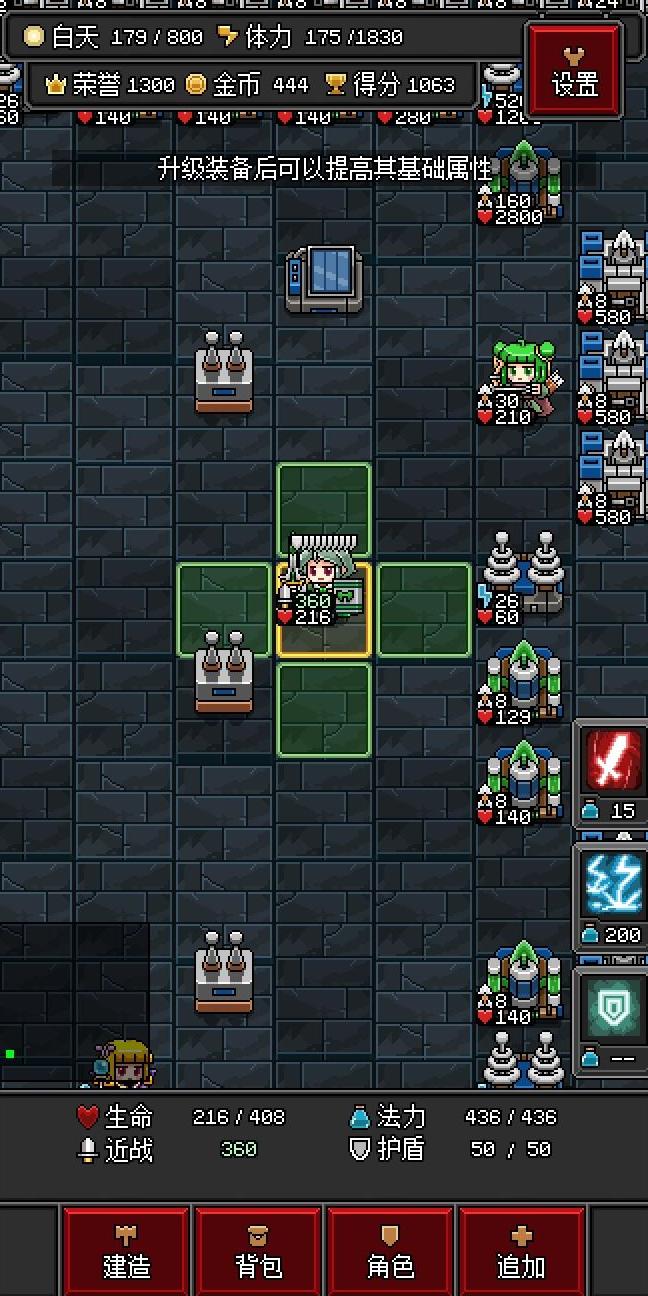Viewport: 648px width, 1296px height.
Task: Activate the red sword slash skill
Action: tap(612, 762)
